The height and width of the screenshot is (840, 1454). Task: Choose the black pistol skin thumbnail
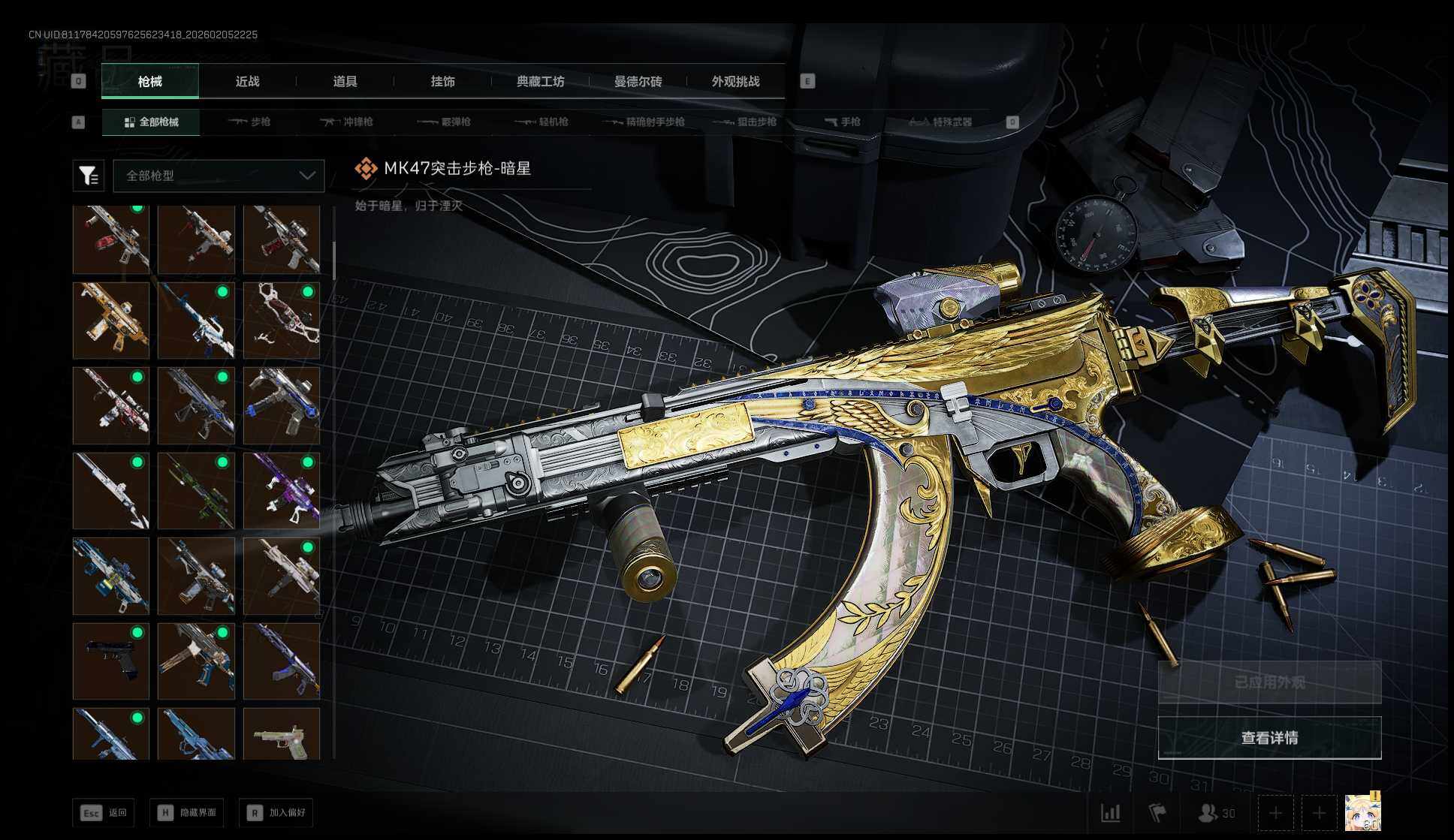coord(111,661)
